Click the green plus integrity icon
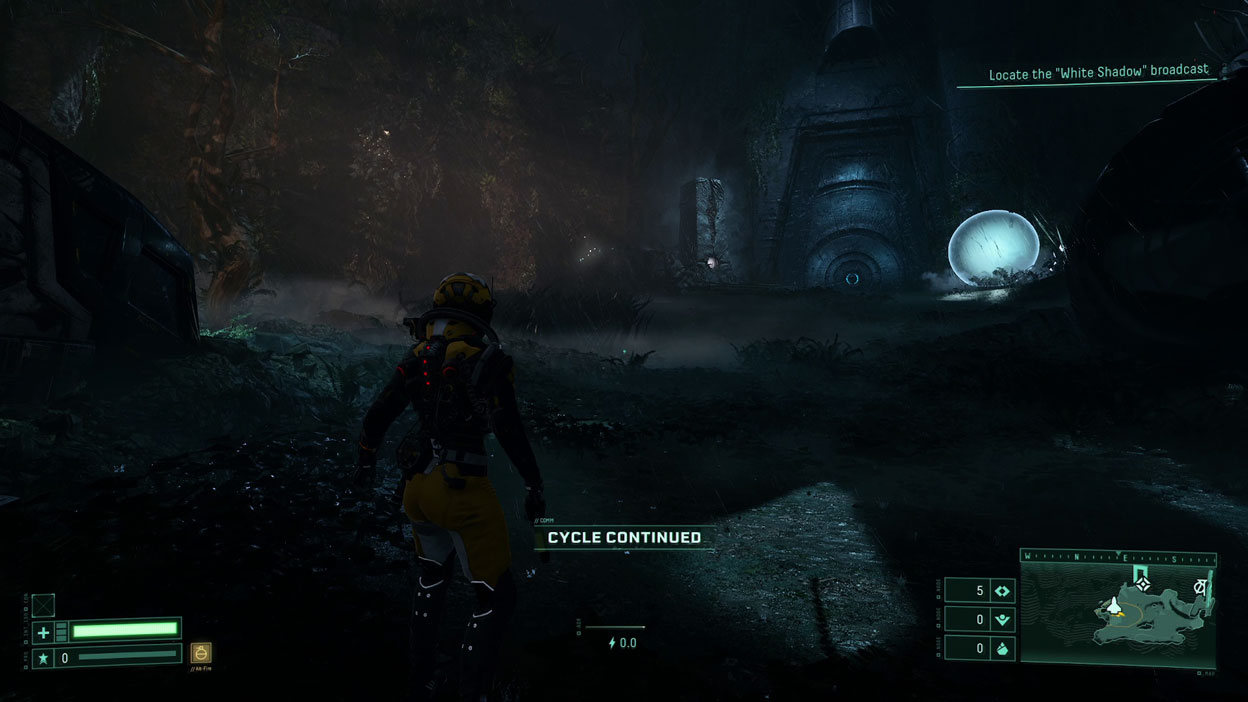Image resolution: width=1248 pixels, height=702 pixels. (x=43, y=632)
